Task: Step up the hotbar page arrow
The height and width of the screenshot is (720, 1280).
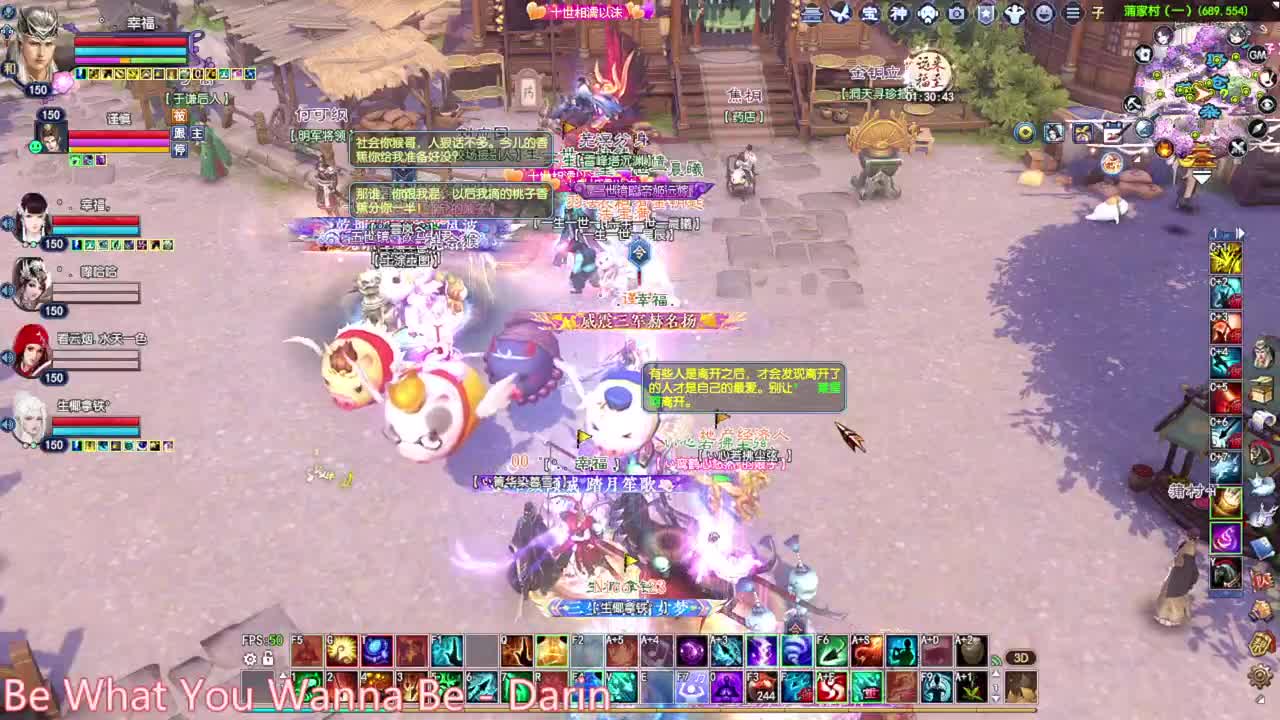Action: click(996, 673)
